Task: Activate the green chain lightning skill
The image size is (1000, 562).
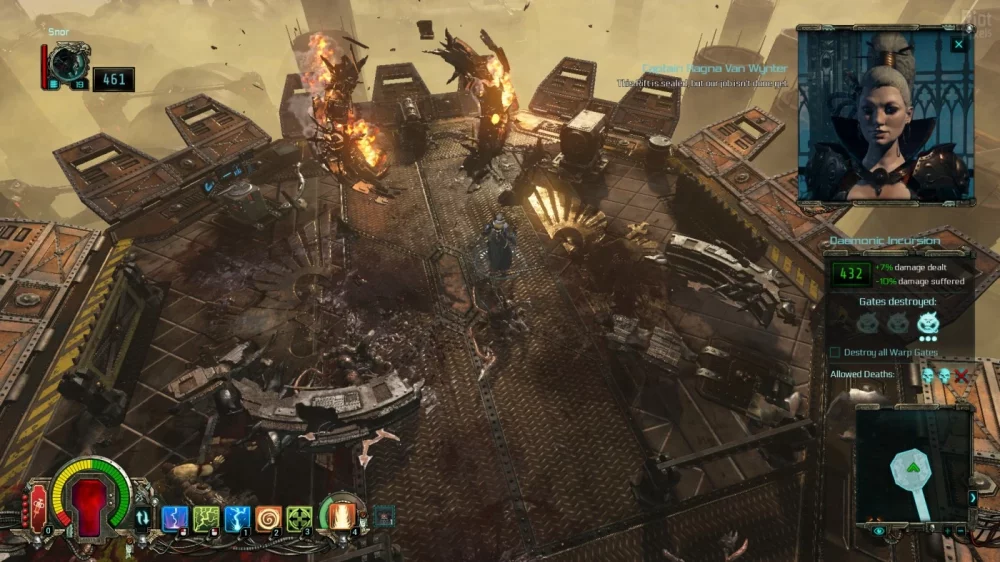Action: tap(206, 517)
